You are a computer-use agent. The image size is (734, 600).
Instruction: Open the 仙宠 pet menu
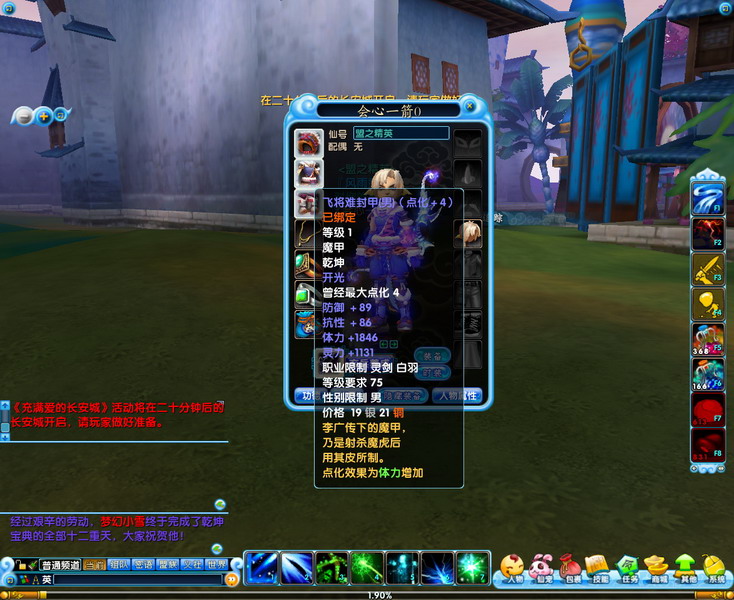click(x=541, y=569)
